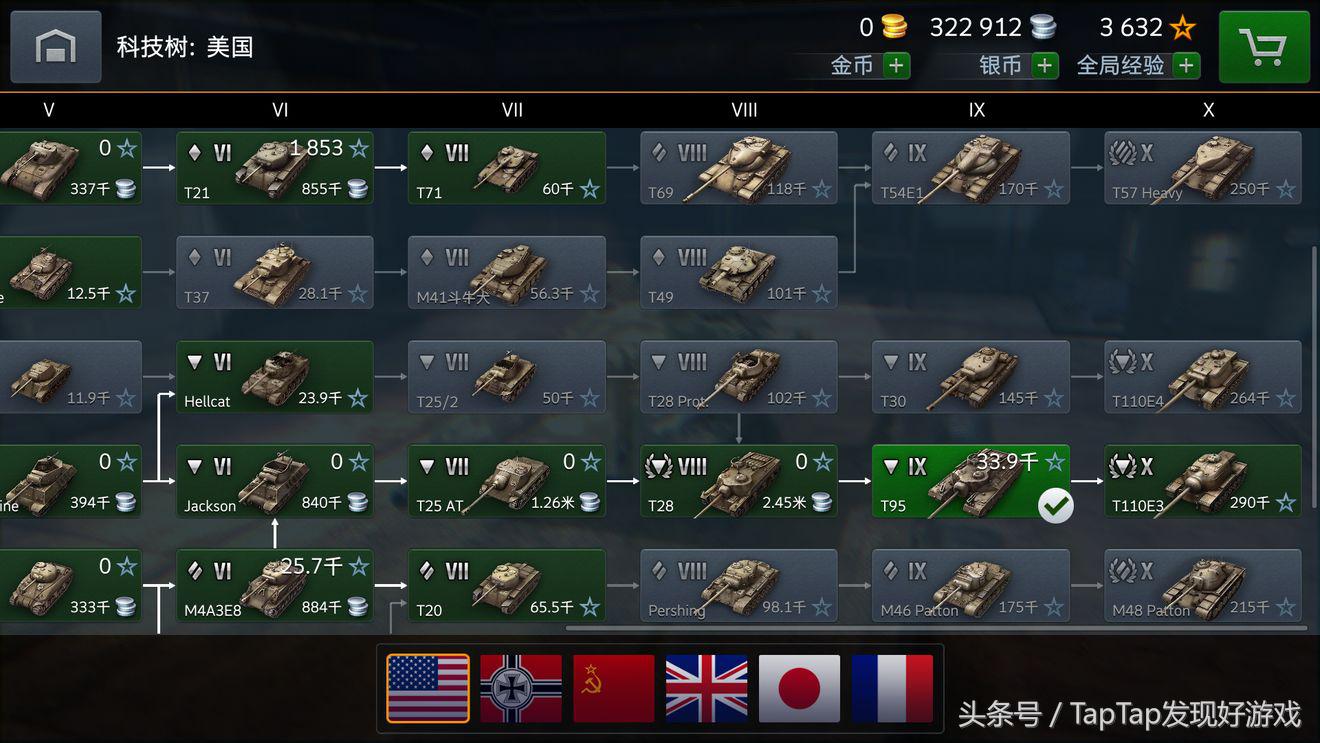Select the Soviet Union flag

pos(613,688)
